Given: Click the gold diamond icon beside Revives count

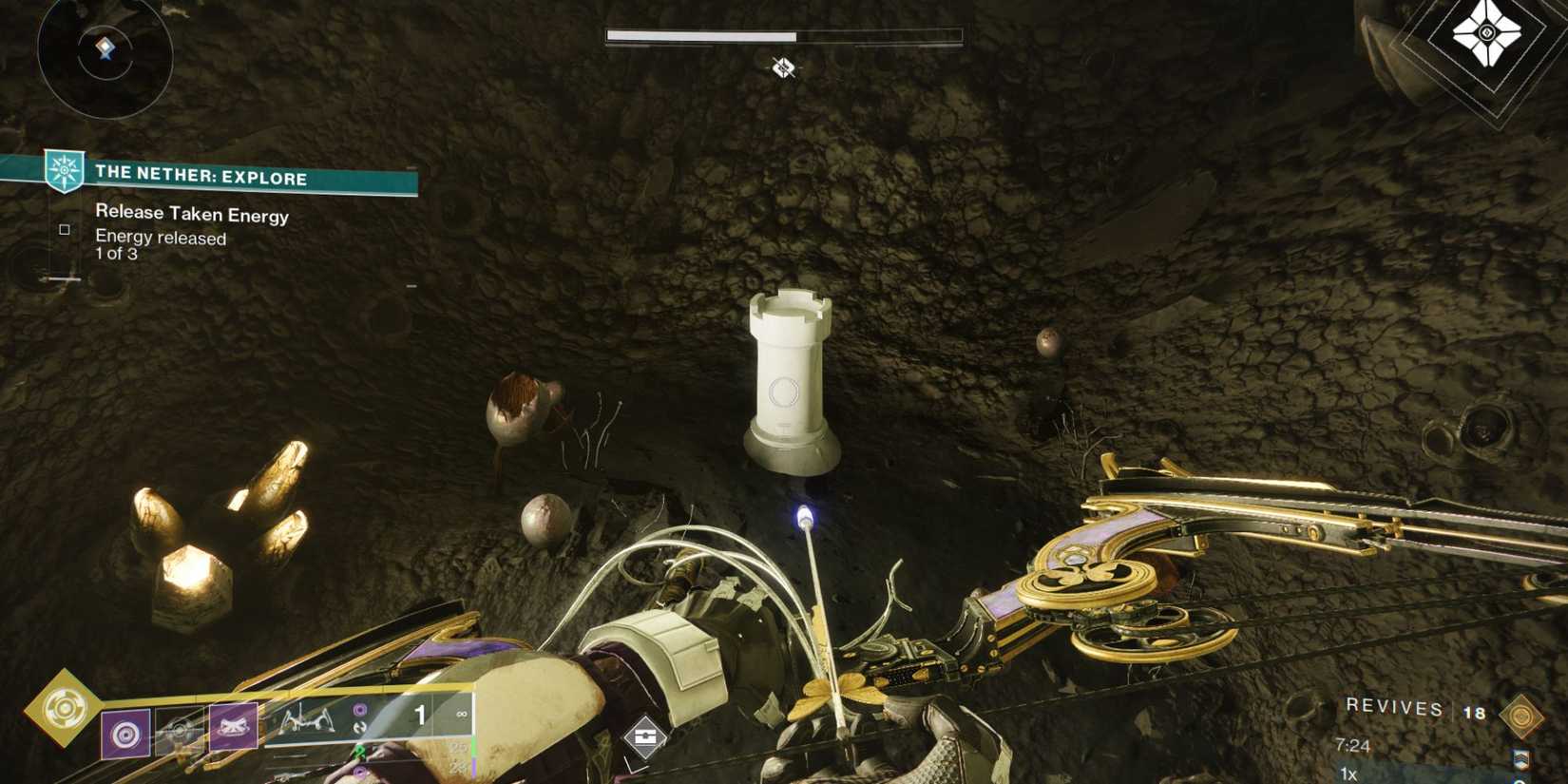Looking at the screenshot, I should tap(1522, 716).
